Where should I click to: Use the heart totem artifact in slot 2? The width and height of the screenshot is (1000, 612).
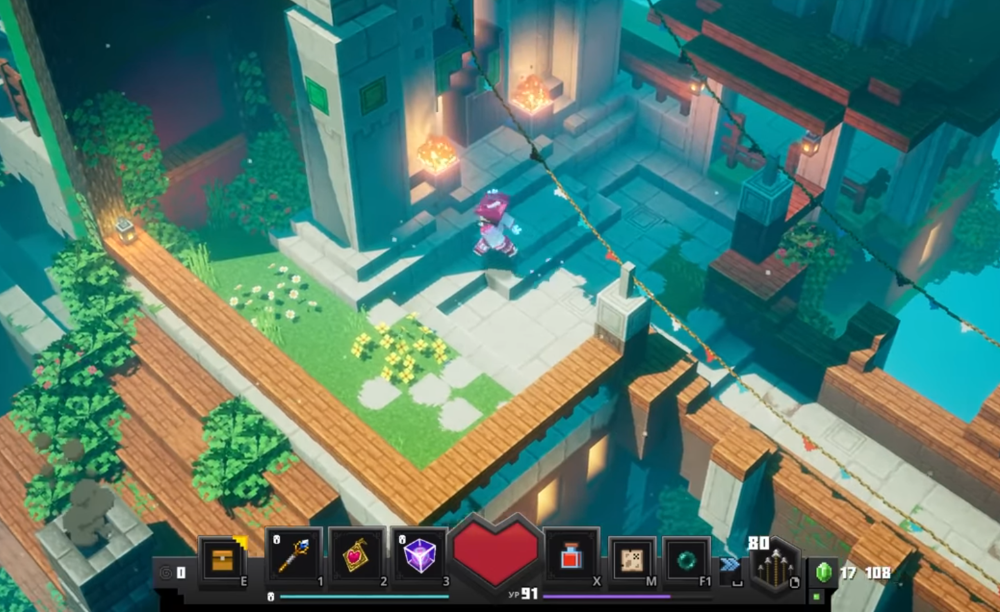pos(356,556)
